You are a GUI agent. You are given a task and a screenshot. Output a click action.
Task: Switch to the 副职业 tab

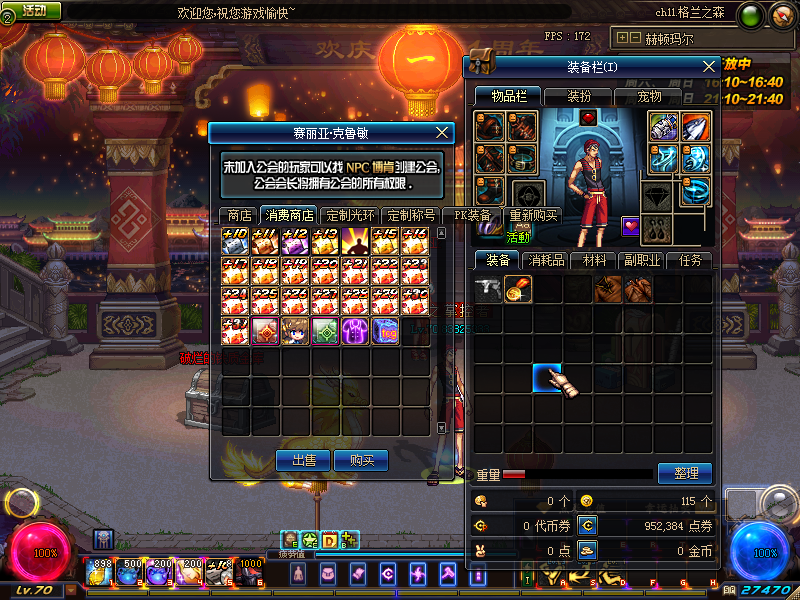click(x=641, y=260)
